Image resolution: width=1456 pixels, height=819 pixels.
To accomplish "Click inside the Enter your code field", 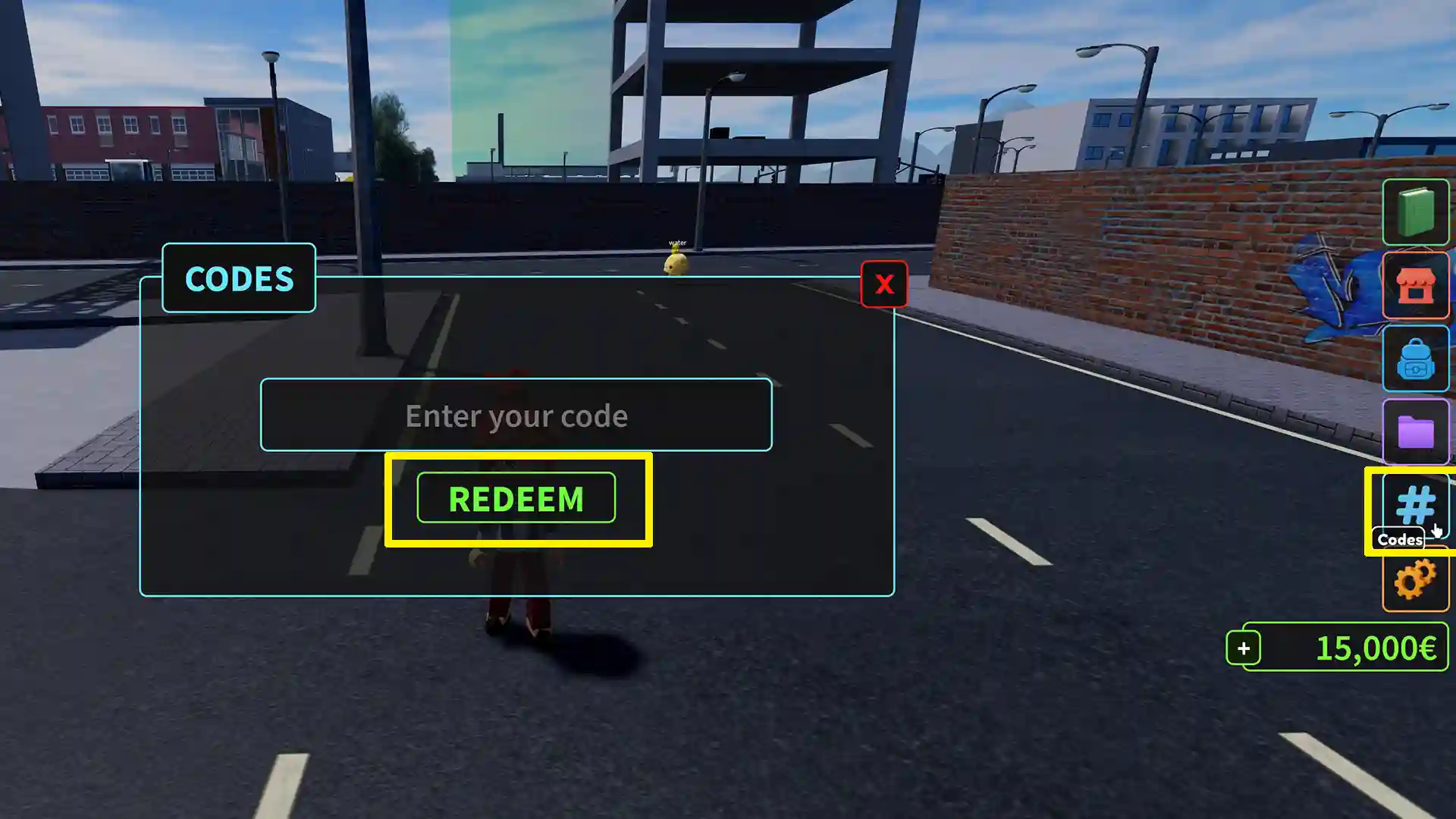I will coord(516,416).
